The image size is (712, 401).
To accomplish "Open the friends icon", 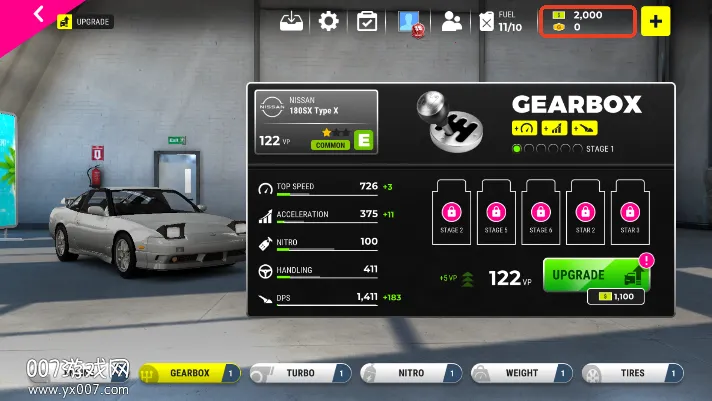I will coord(452,21).
